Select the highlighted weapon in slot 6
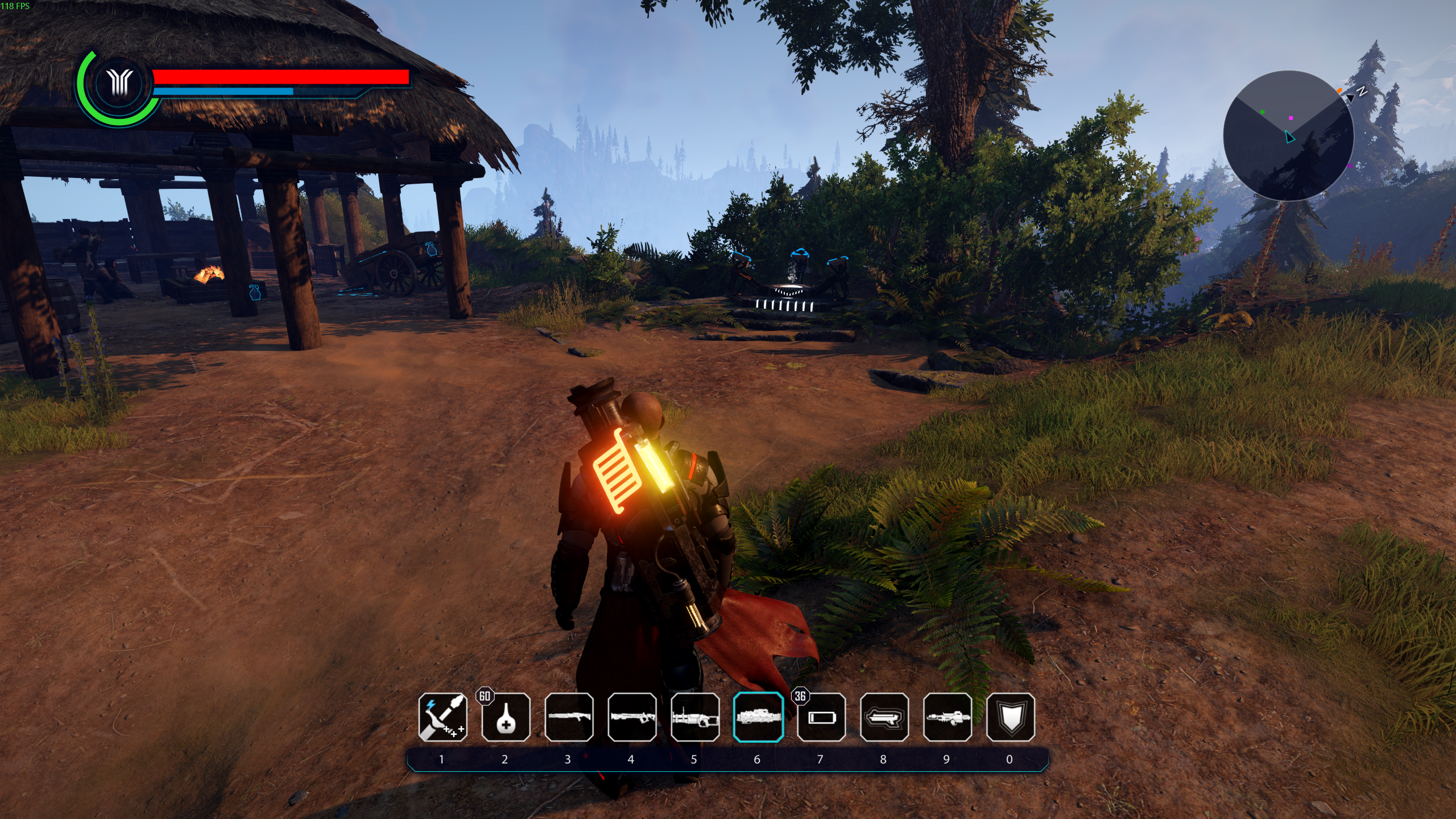The image size is (1456, 819). point(758,717)
